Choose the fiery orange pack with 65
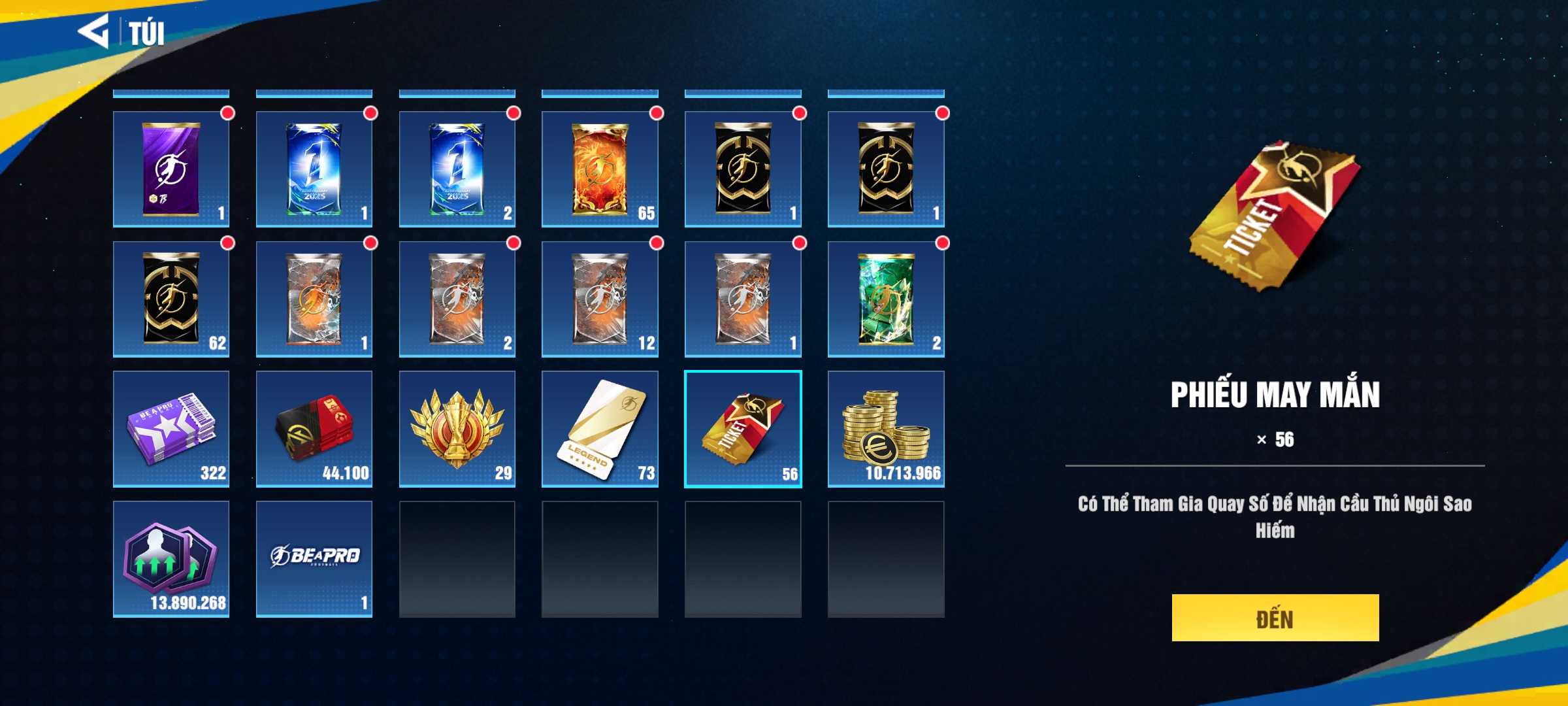This screenshot has height=706, width=1568. [600, 169]
